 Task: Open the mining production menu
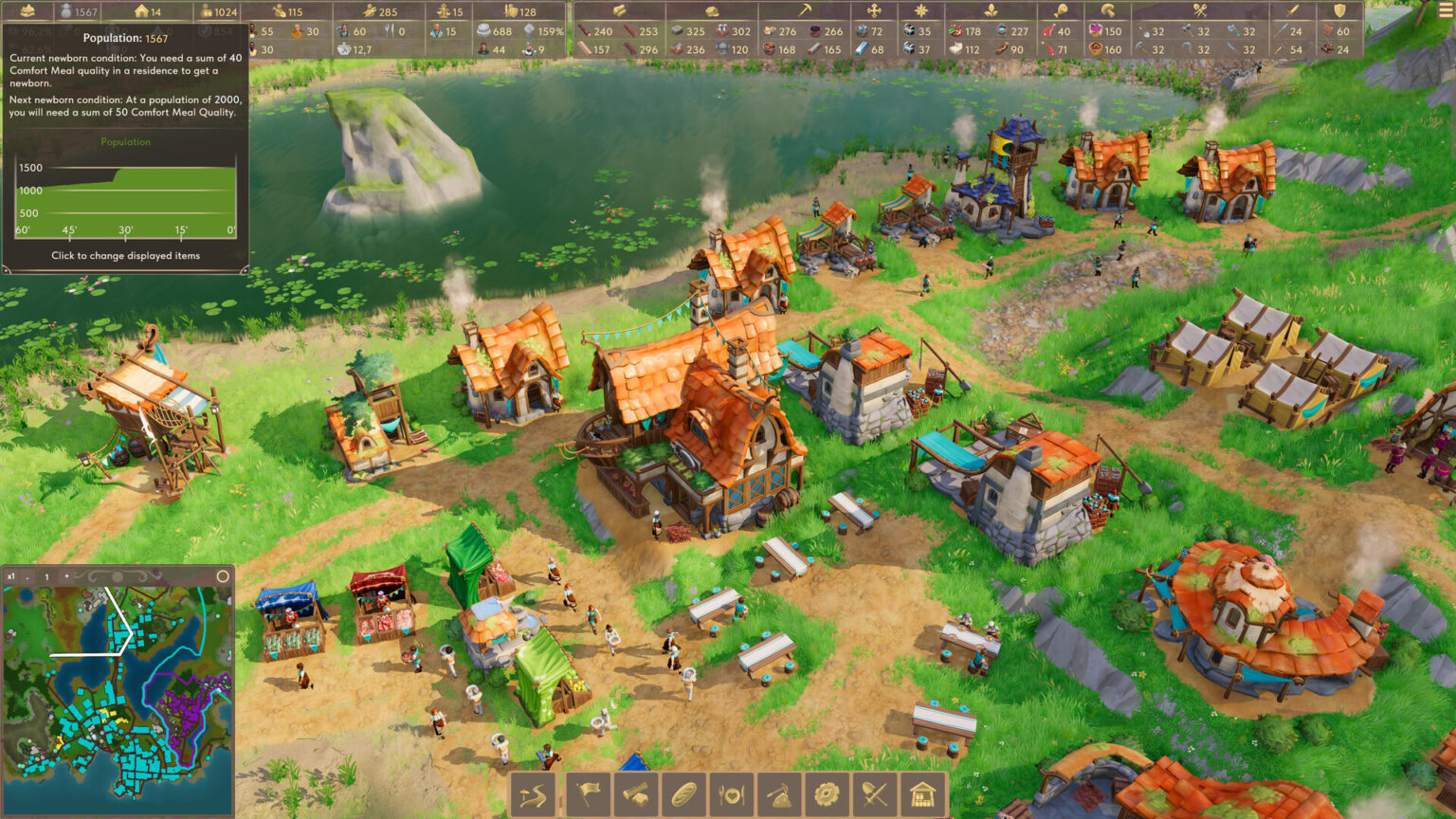coord(780,794)
